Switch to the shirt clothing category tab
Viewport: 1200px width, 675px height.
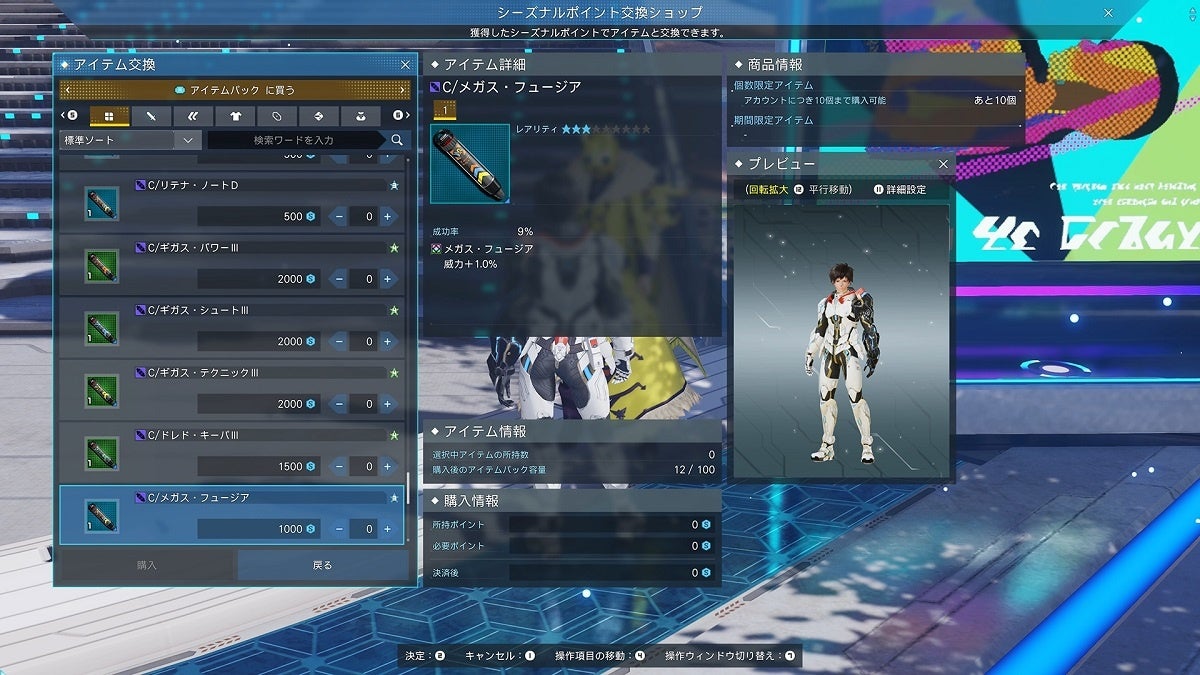(x=235, y=116)
